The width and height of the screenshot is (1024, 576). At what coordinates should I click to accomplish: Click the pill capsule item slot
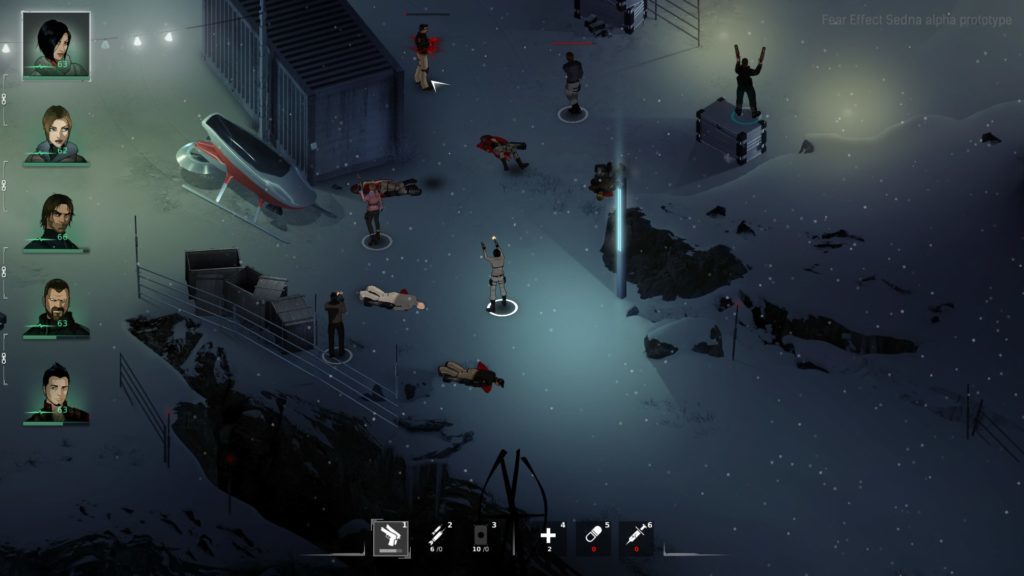[593, 538]
